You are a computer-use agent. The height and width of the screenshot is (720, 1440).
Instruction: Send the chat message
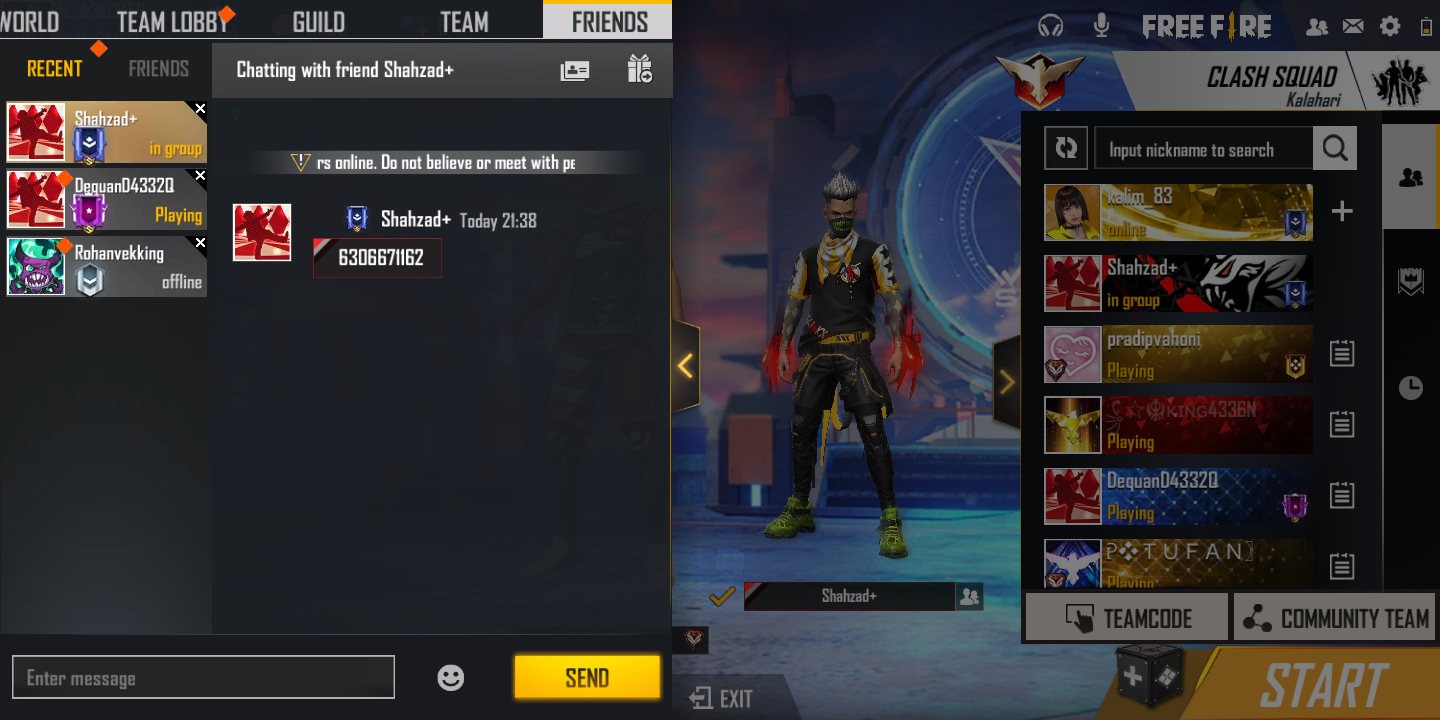[x=587, y=678]
